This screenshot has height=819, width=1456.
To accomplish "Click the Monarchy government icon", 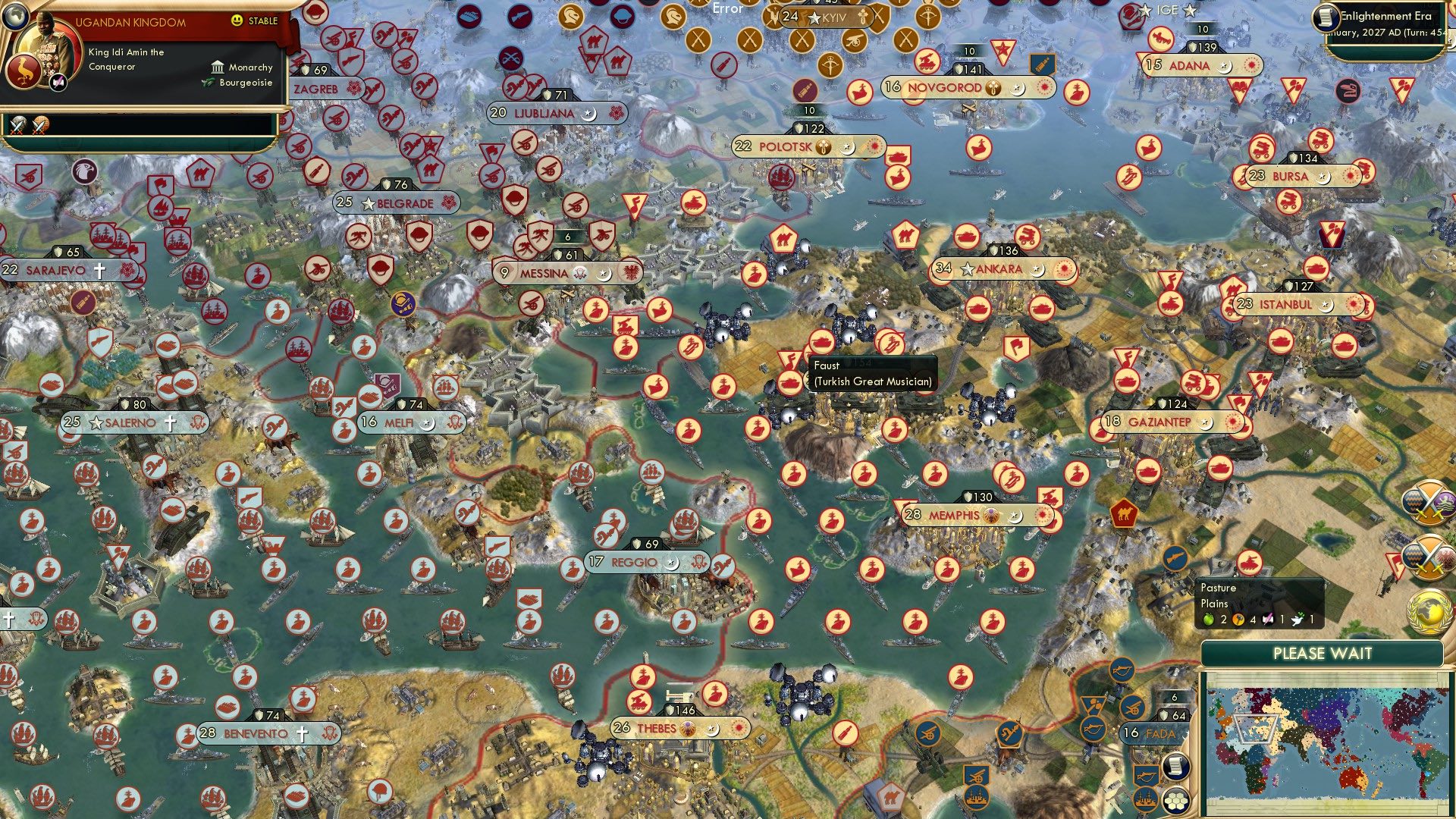I will tap(218, 67).
